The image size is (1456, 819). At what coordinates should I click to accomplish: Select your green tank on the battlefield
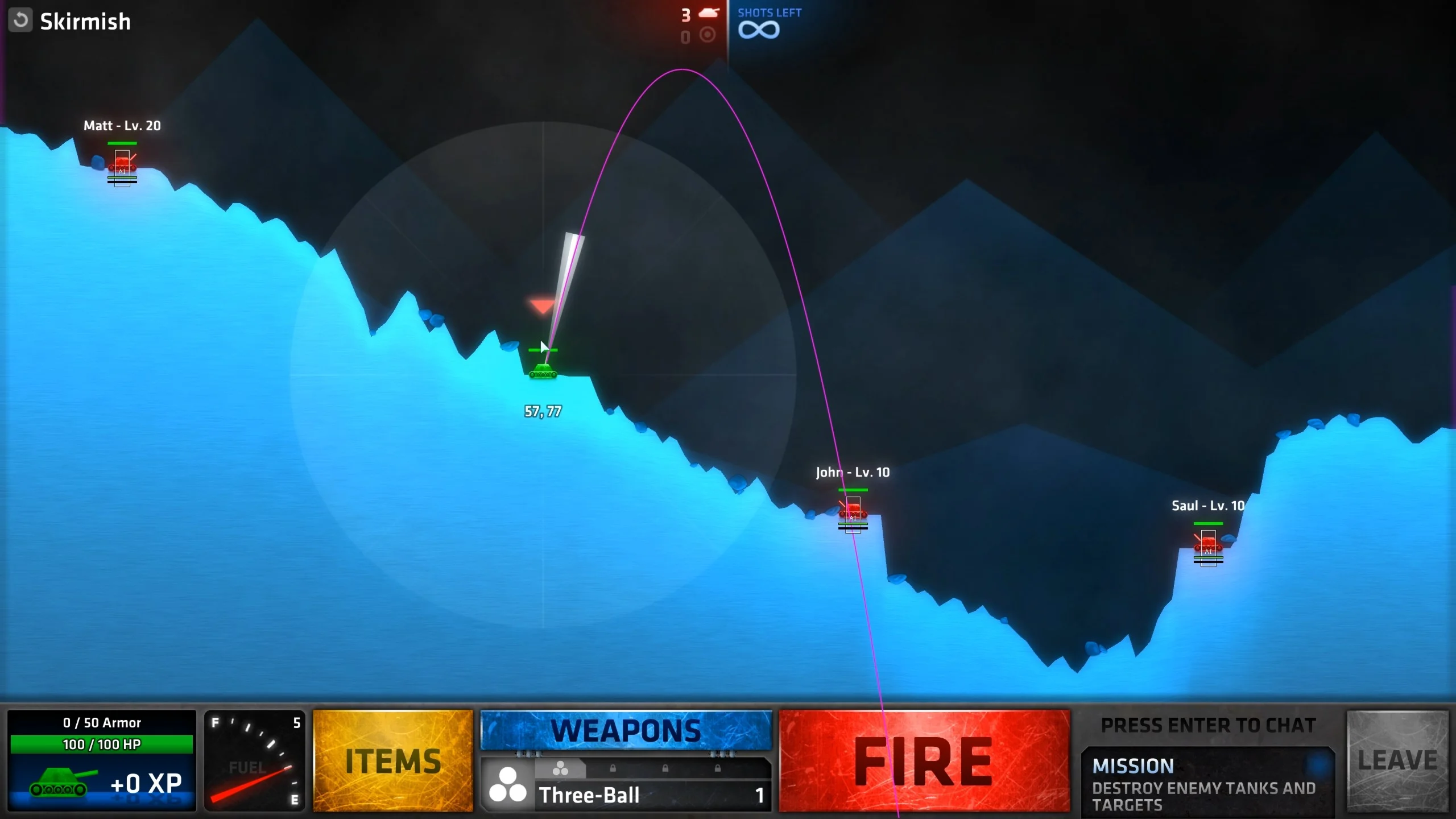[544, 370]
